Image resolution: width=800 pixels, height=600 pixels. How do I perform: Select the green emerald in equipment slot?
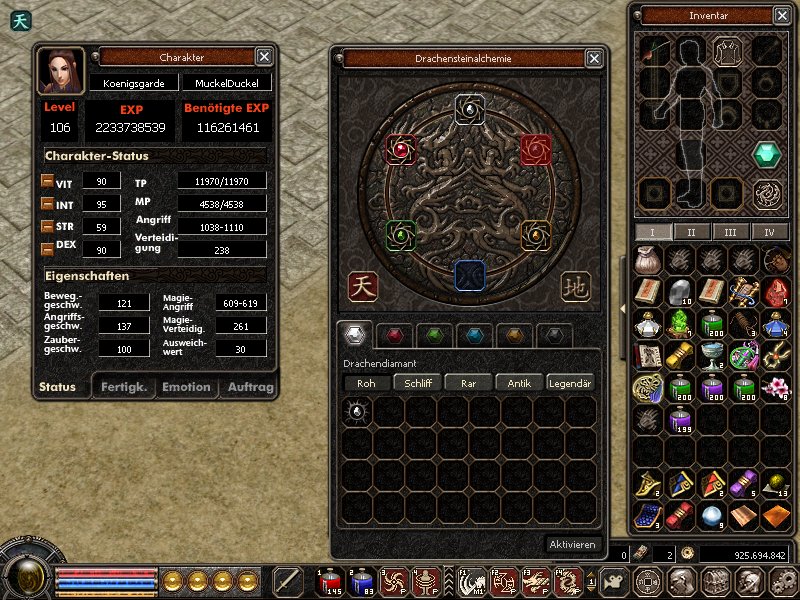click(x=767, y=154)
